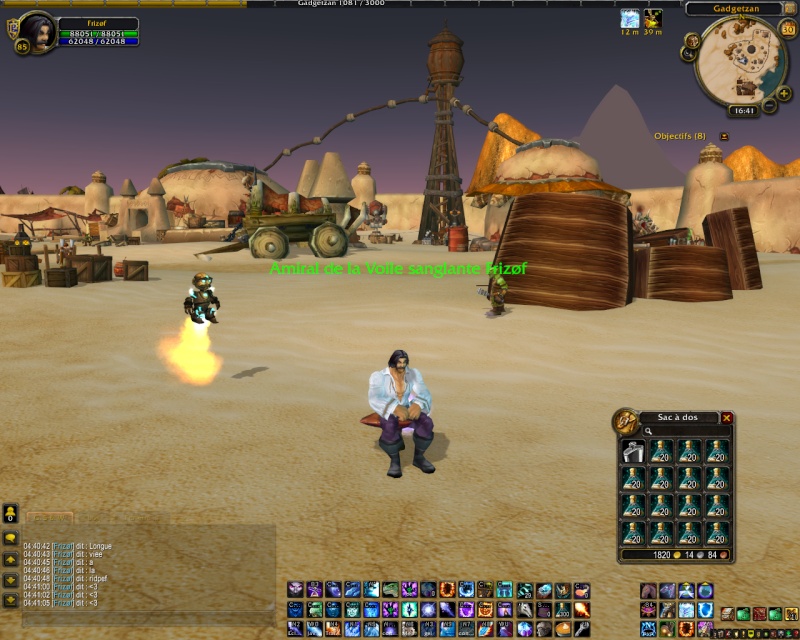Click the 16:41 clock button
This screenshot has width=800, height=640.
tap(742, 111)
